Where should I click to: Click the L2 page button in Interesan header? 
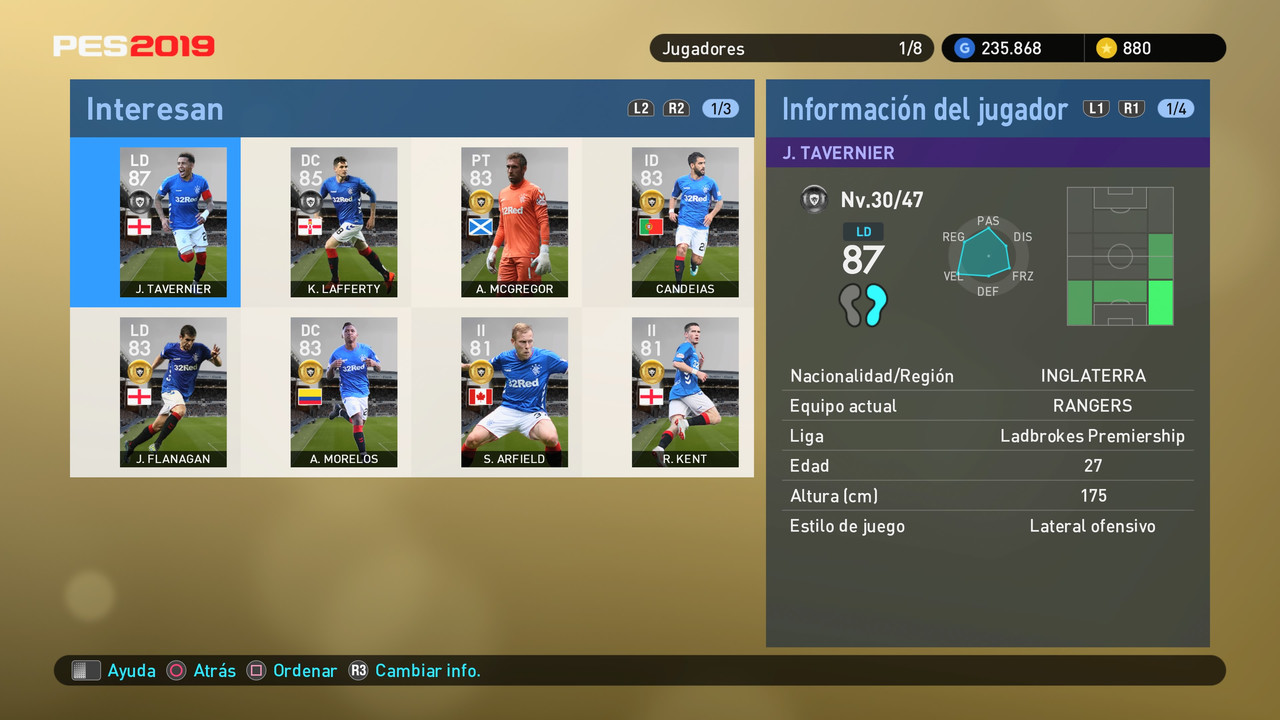641,108
